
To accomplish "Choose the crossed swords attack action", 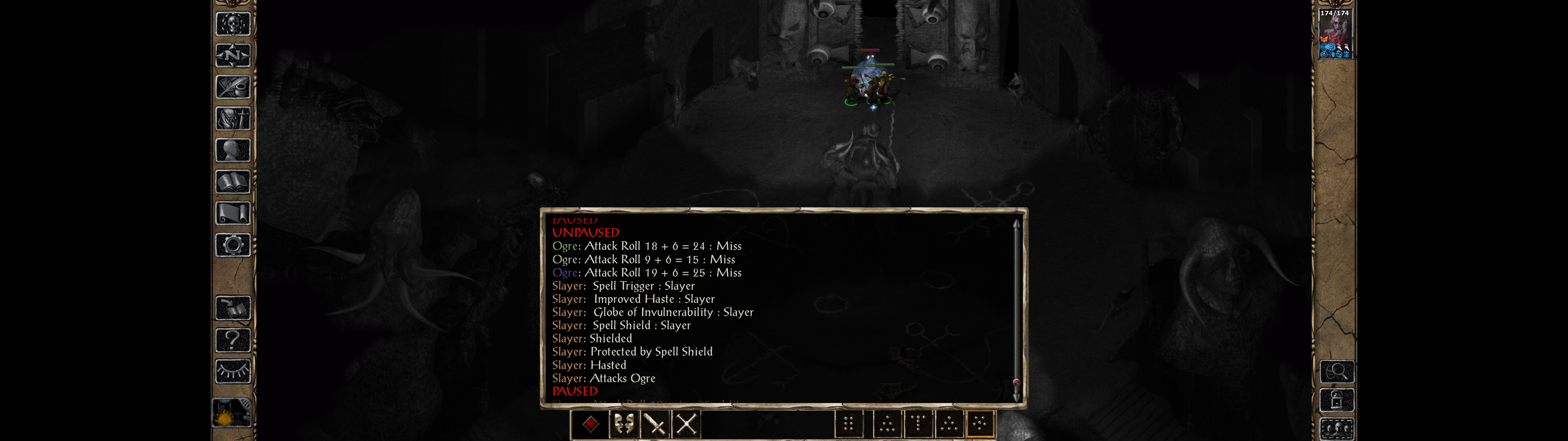I will 687,424.
